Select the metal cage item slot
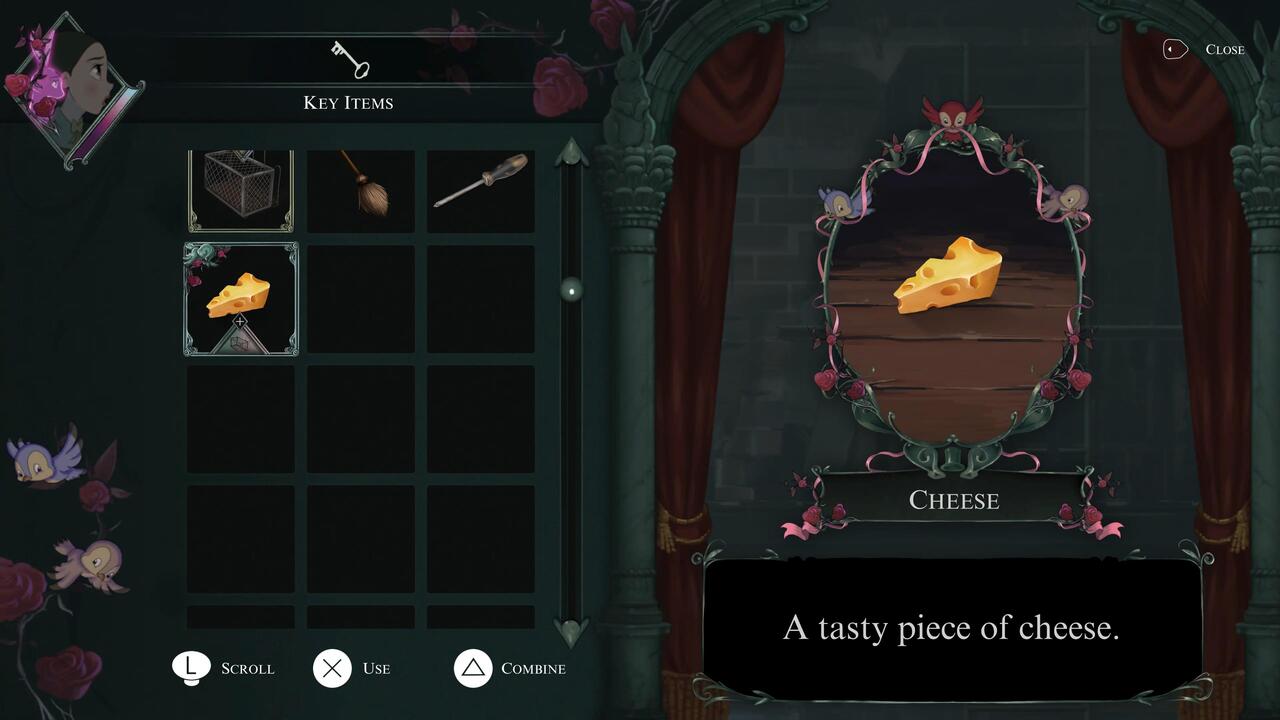Image resolution: width=1280 pixels, height=720 pixels. [240, 188]
